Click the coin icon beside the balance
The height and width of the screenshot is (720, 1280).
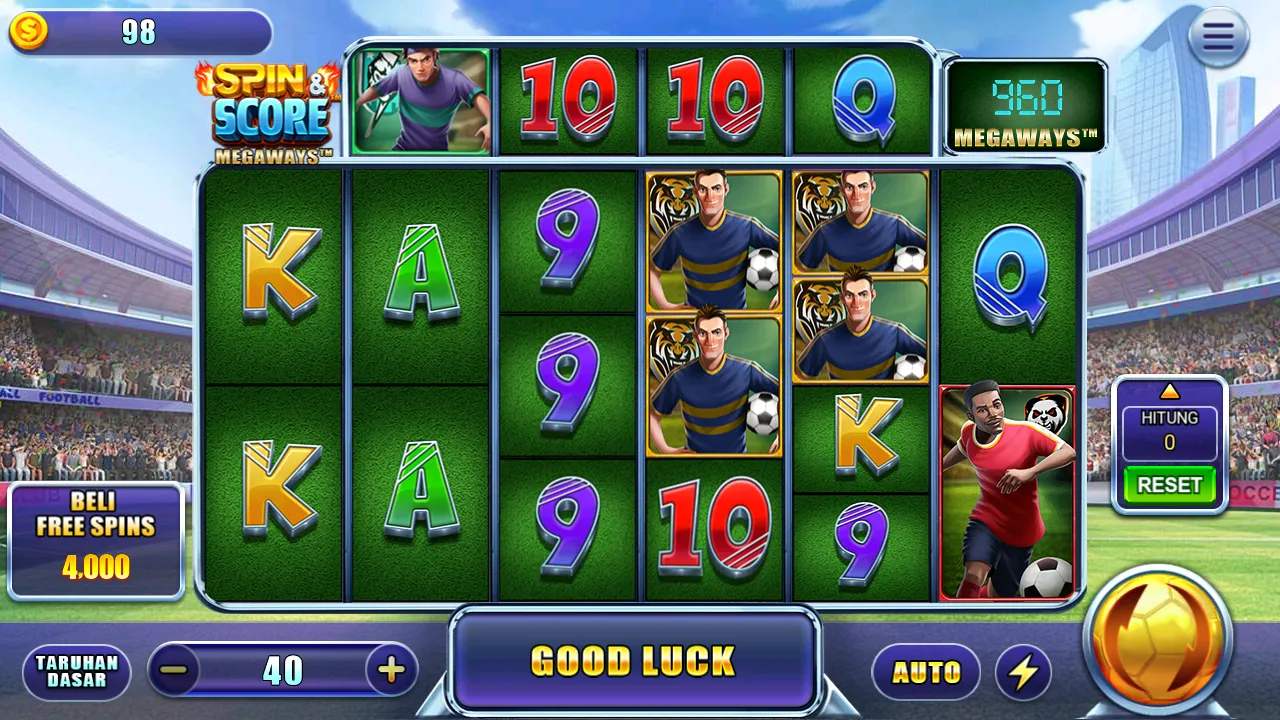pos(29,29)
